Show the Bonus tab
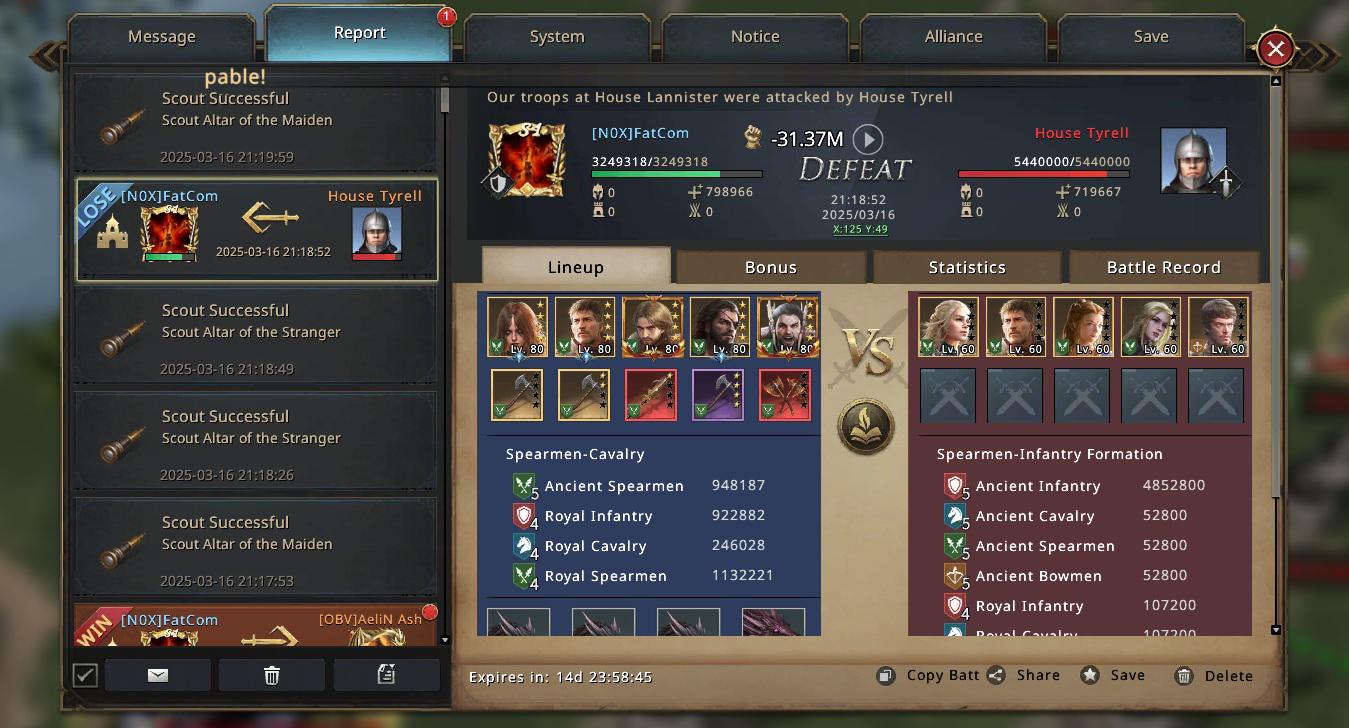1349x728 pixels. [x=770, y=267]
